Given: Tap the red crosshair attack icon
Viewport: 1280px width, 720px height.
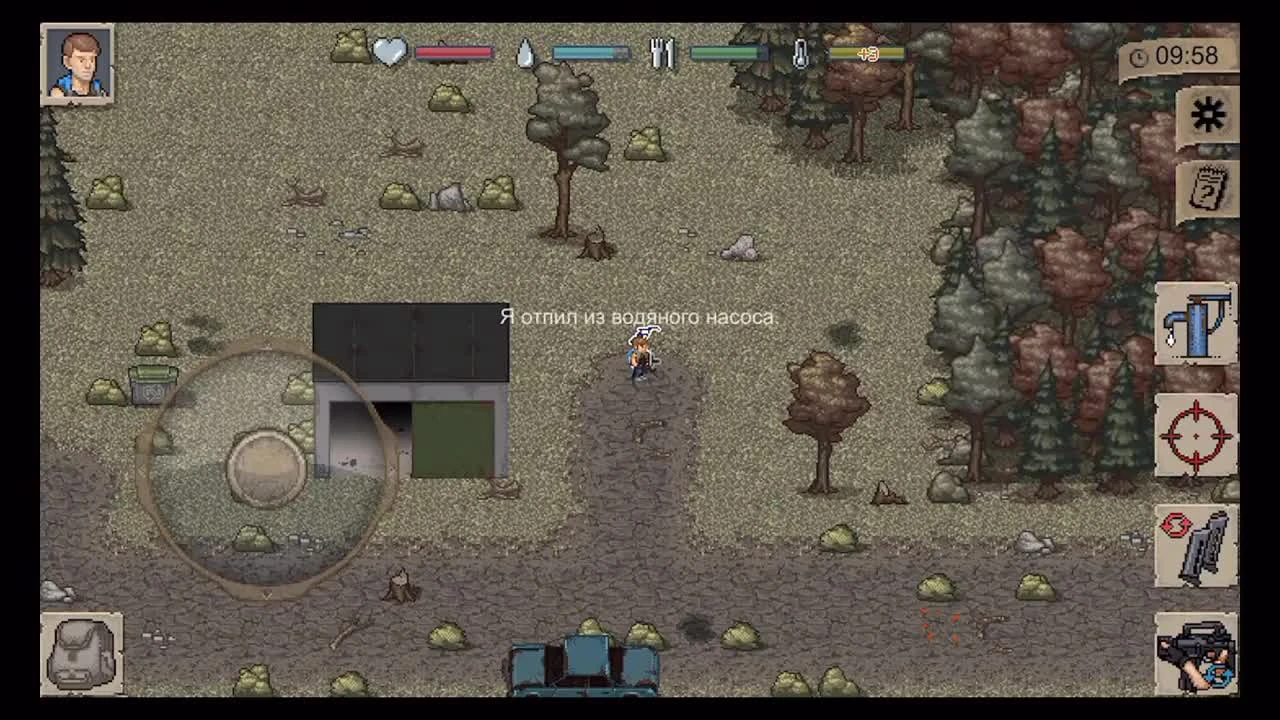Looking at the screenshot, I should tap(1196, 438).
